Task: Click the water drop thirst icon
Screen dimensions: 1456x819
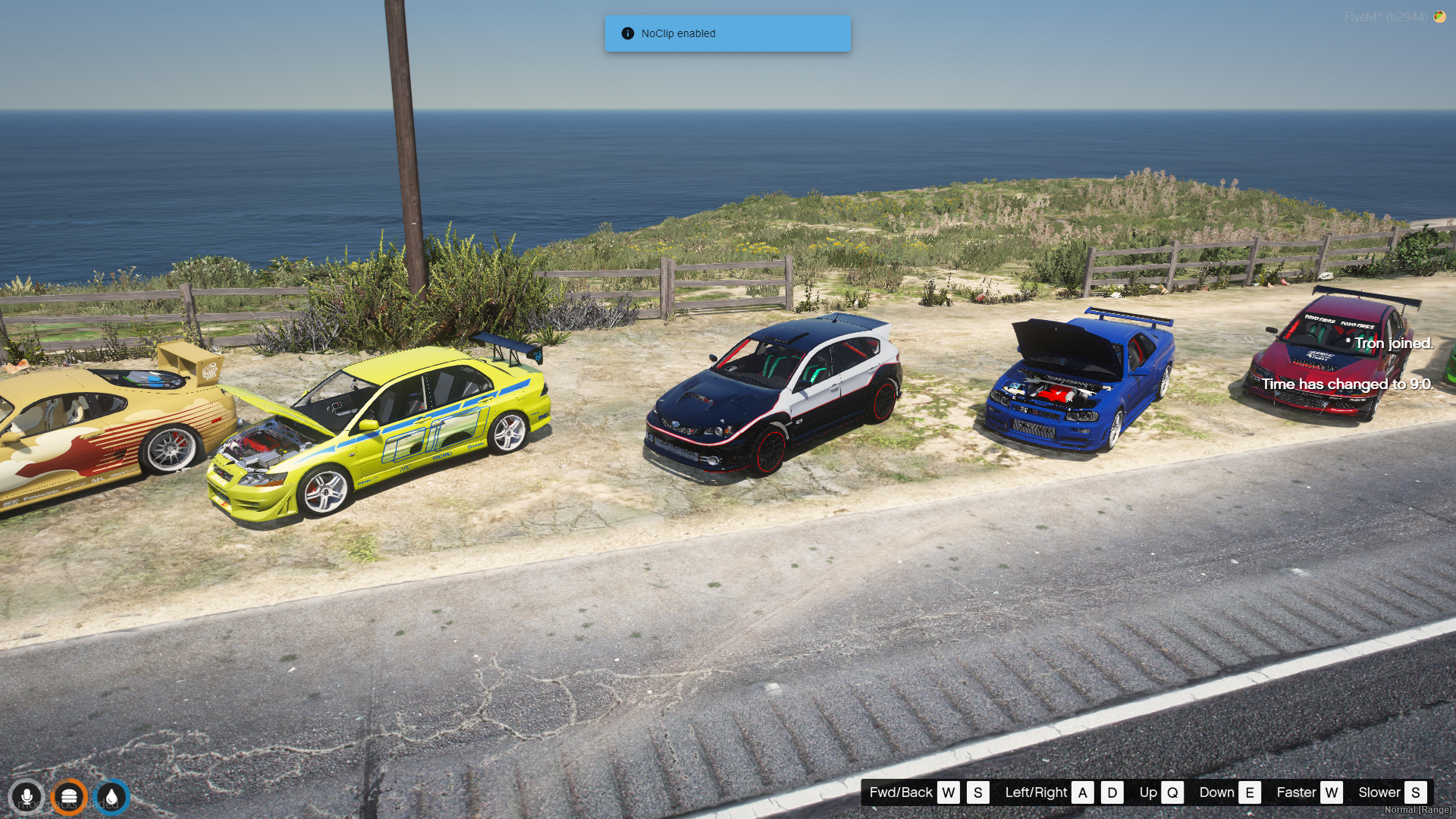Action: (111, 797)
